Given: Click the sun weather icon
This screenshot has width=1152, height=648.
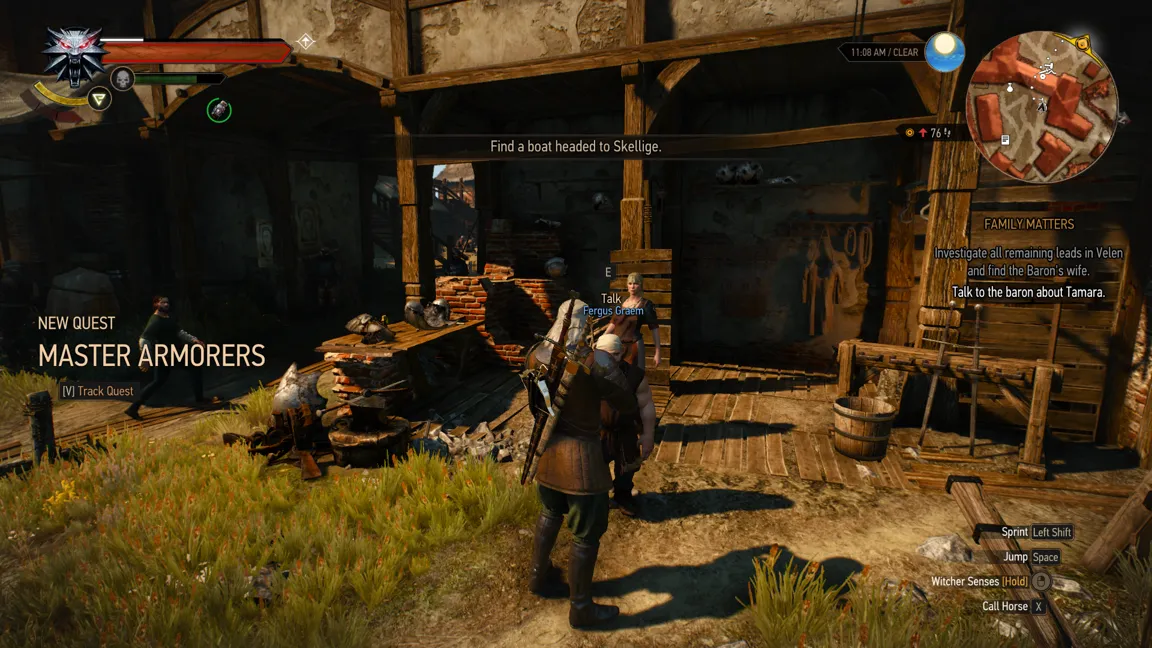Looking at the screenshot, I should [x=944, y=52].
